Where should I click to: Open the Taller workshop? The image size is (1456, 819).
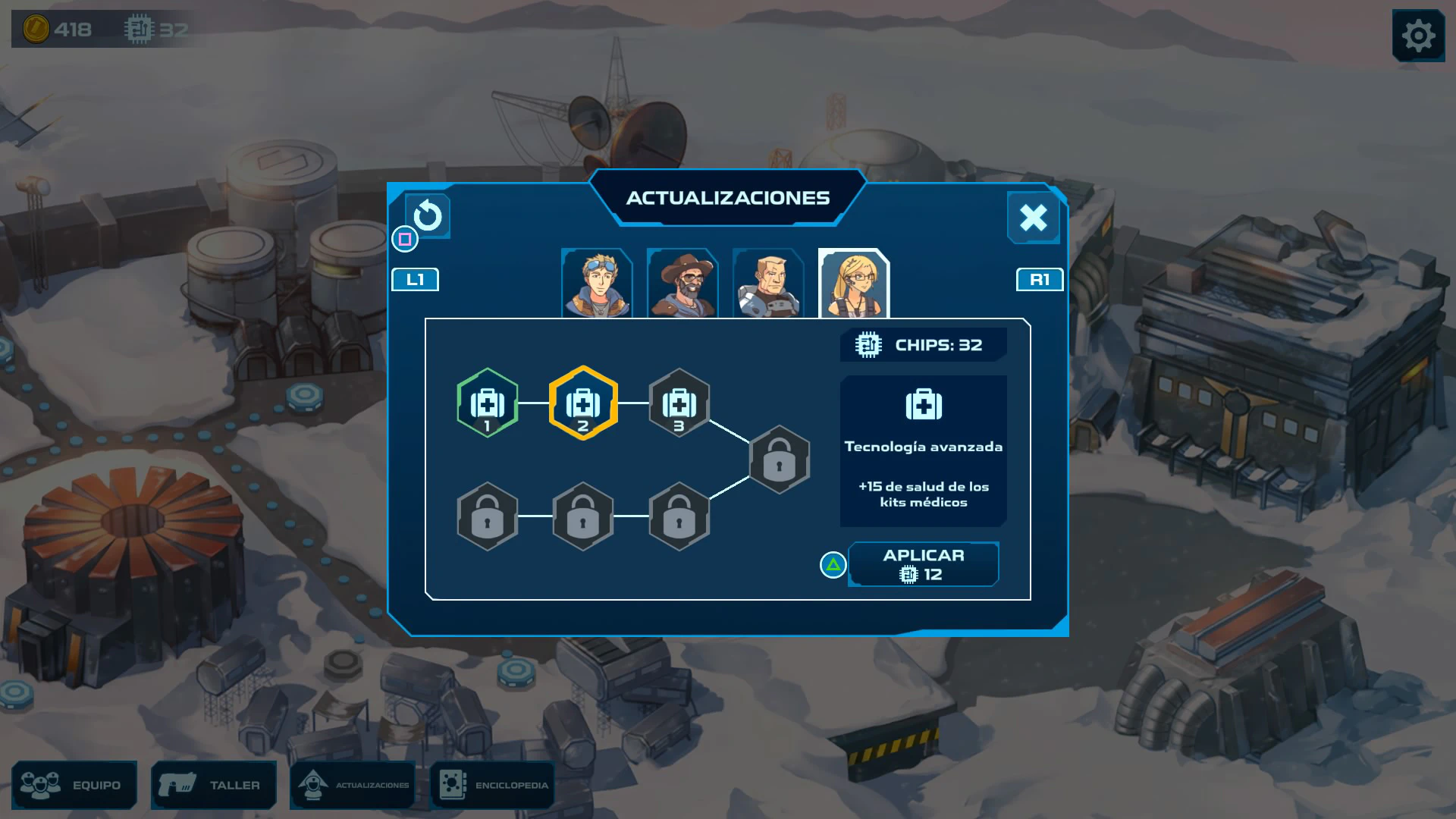point(214,785)
